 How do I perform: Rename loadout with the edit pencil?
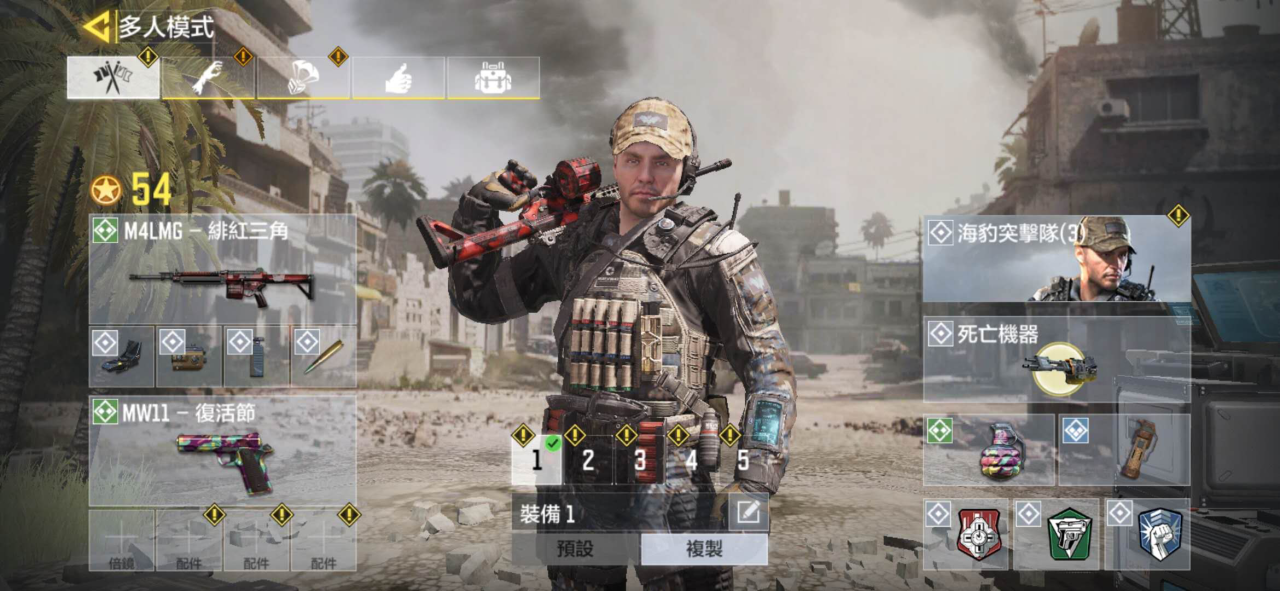point(748,514)
